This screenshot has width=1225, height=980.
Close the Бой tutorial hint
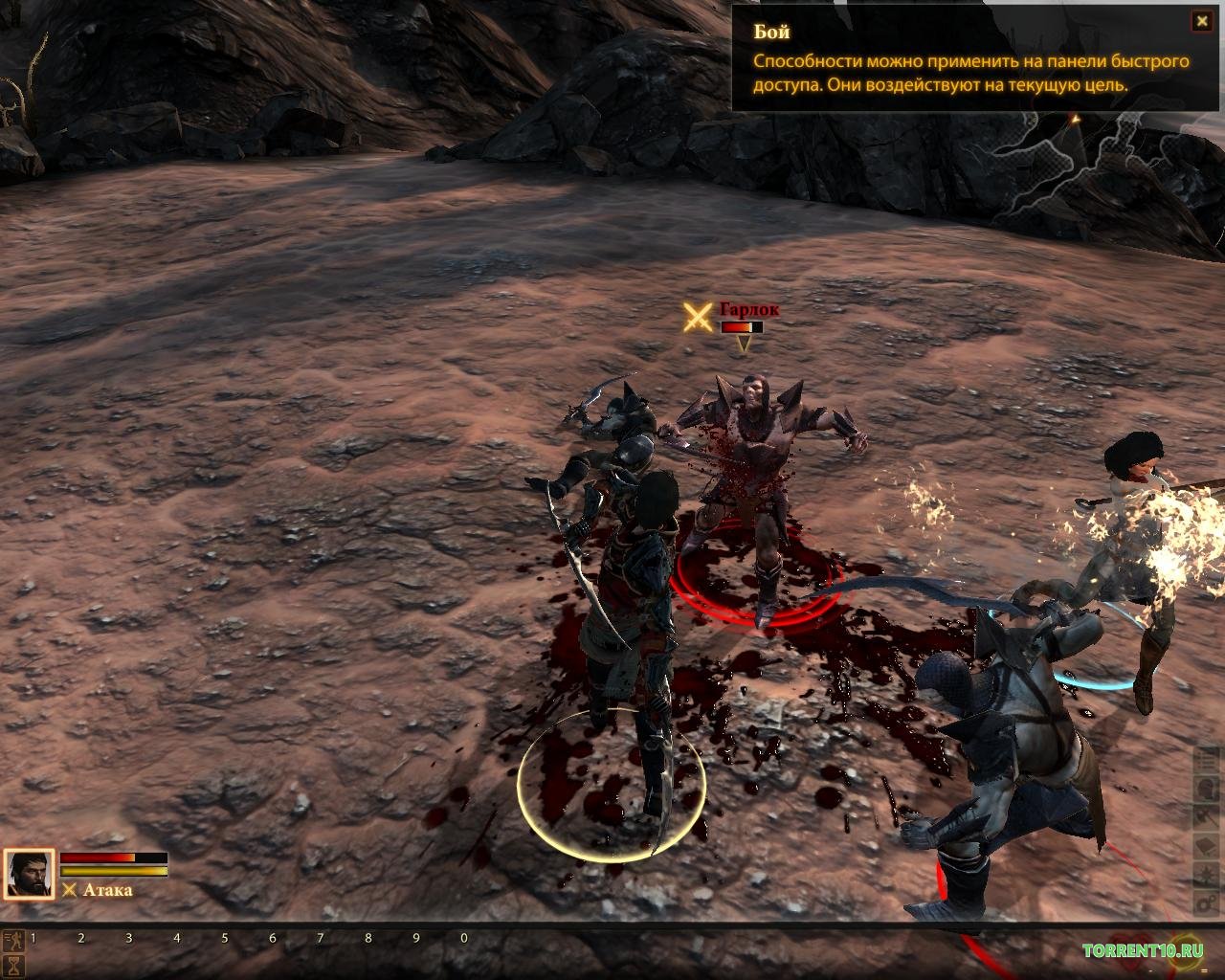coord(1200,21)
